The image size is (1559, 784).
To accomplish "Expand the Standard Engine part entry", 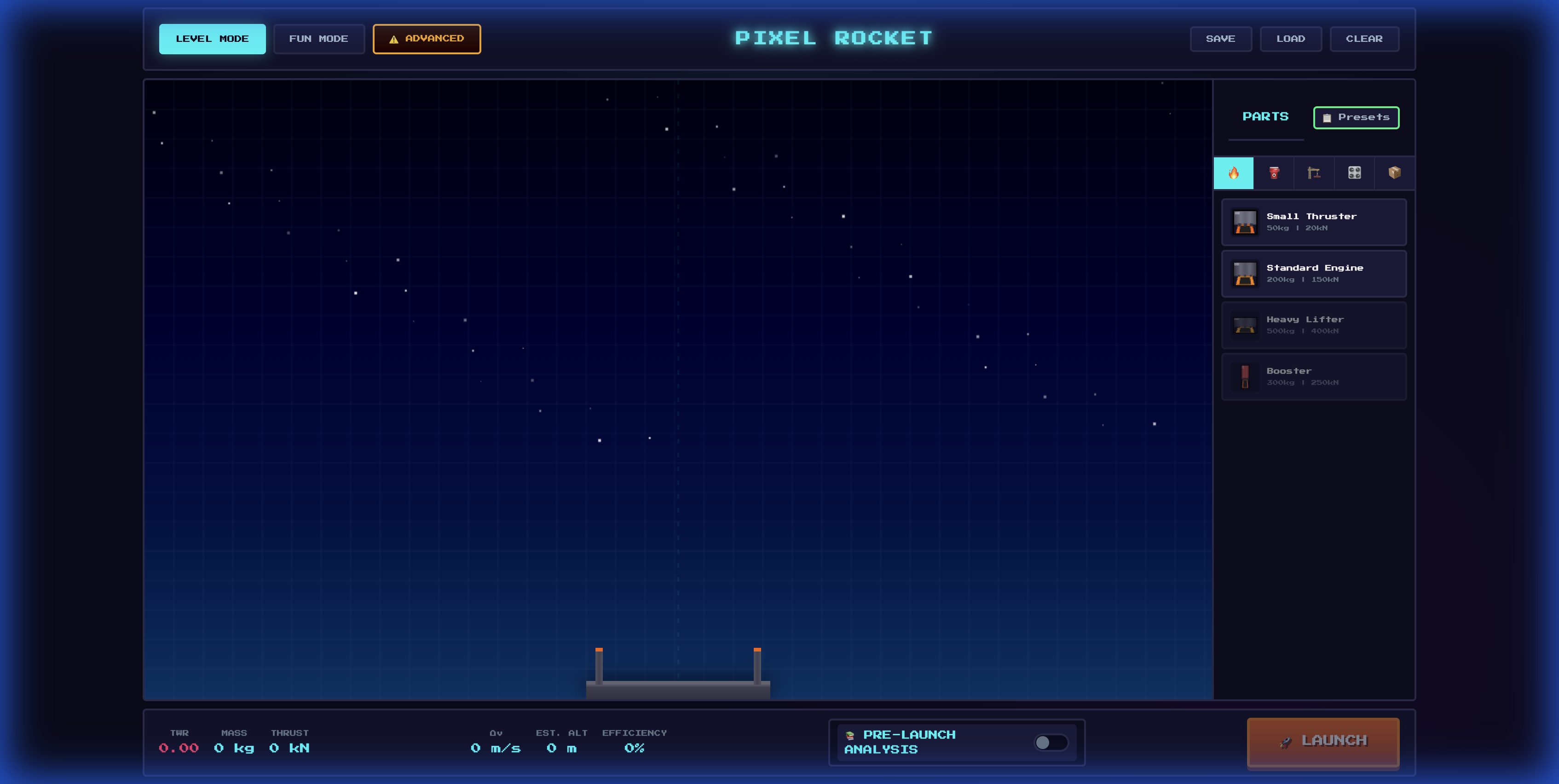I will pos(1315,273).
